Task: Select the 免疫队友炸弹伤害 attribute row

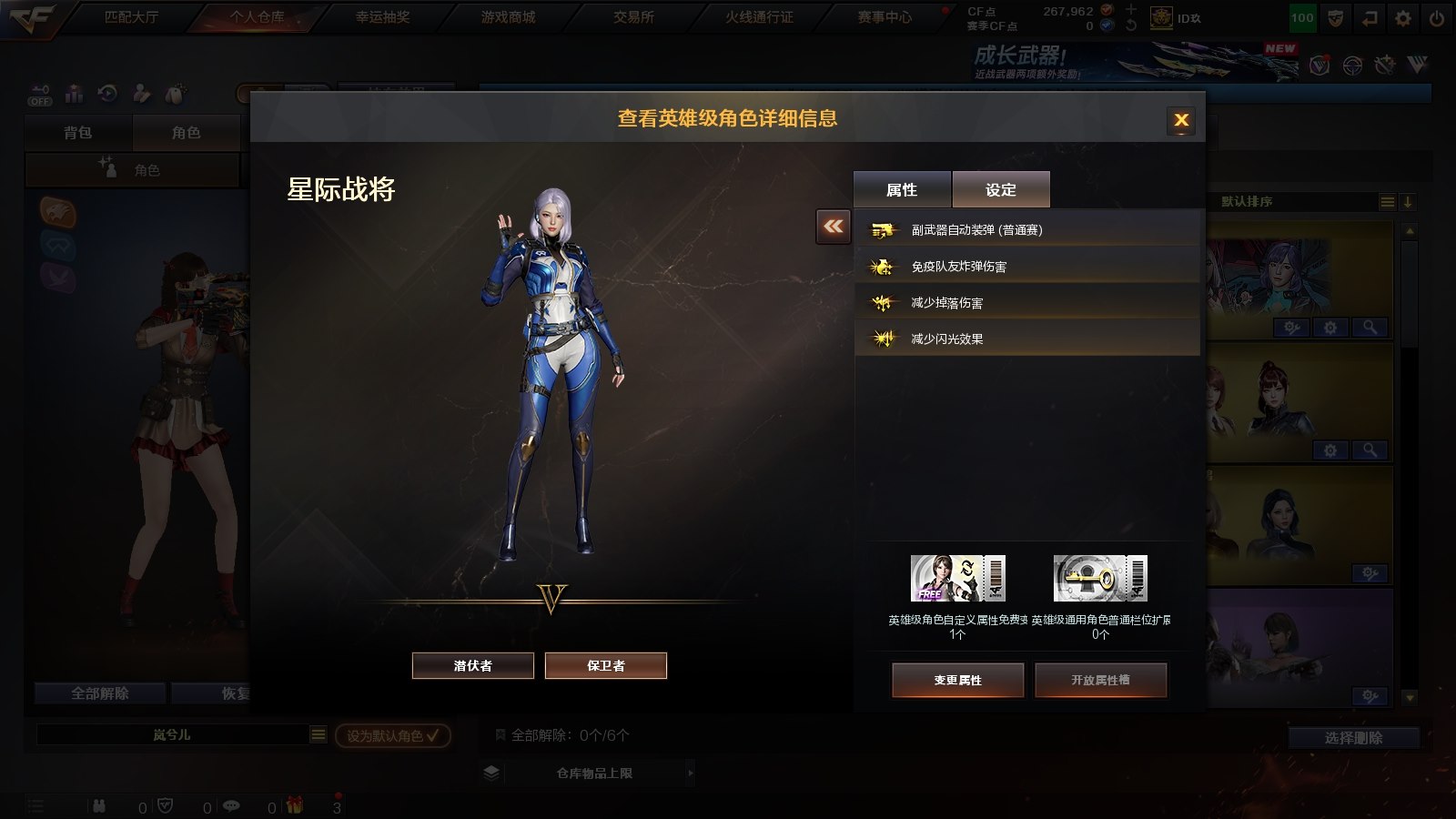Action: pos(1026,267)
